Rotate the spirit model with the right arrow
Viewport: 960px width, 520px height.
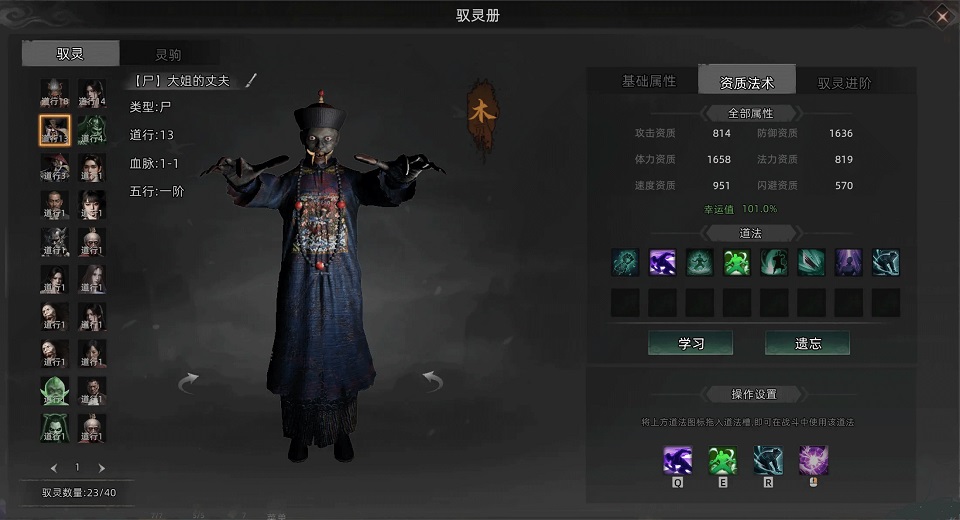(x=432, y=381)
